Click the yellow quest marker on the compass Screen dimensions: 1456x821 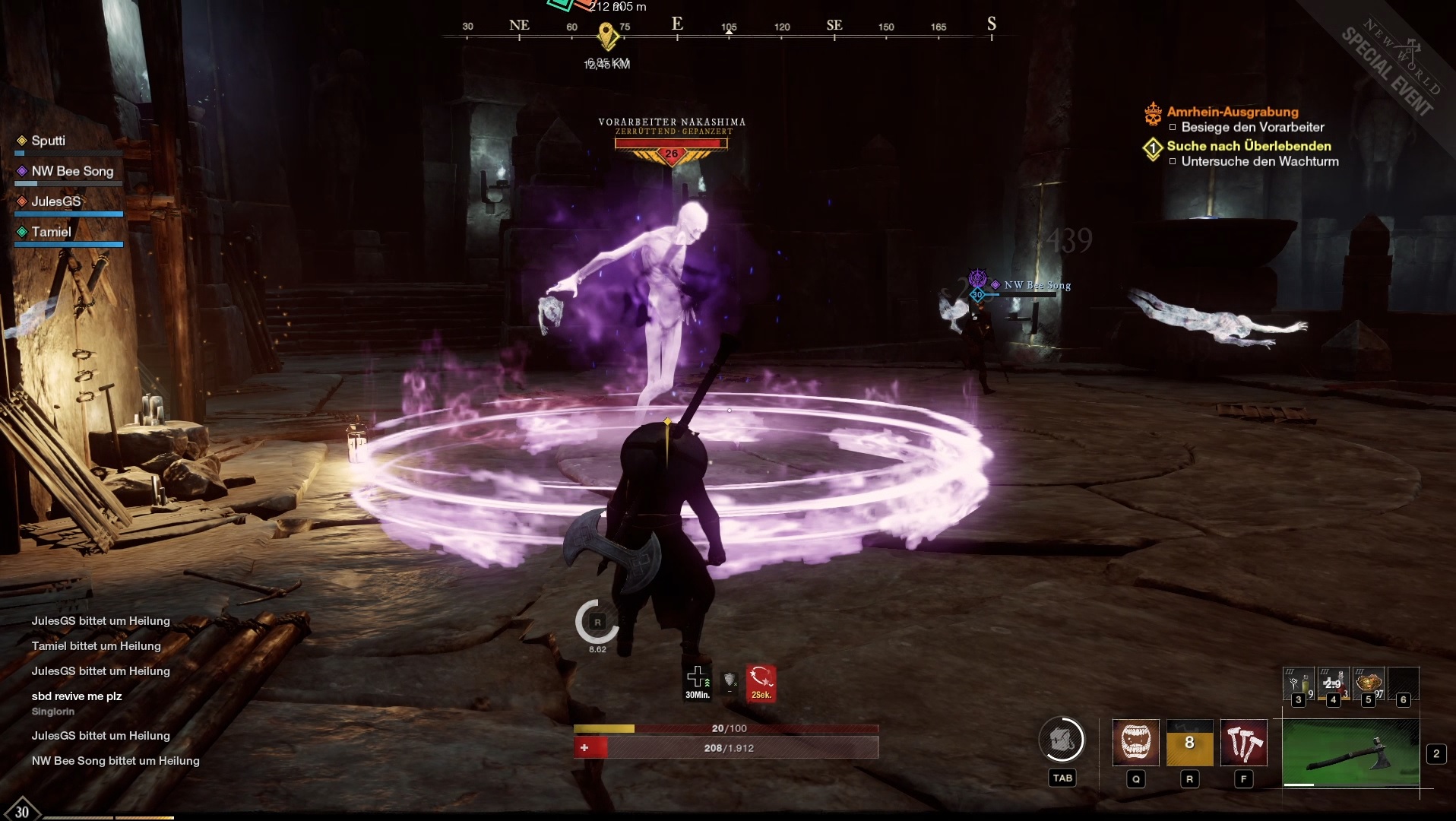click(x=606, y=35)
